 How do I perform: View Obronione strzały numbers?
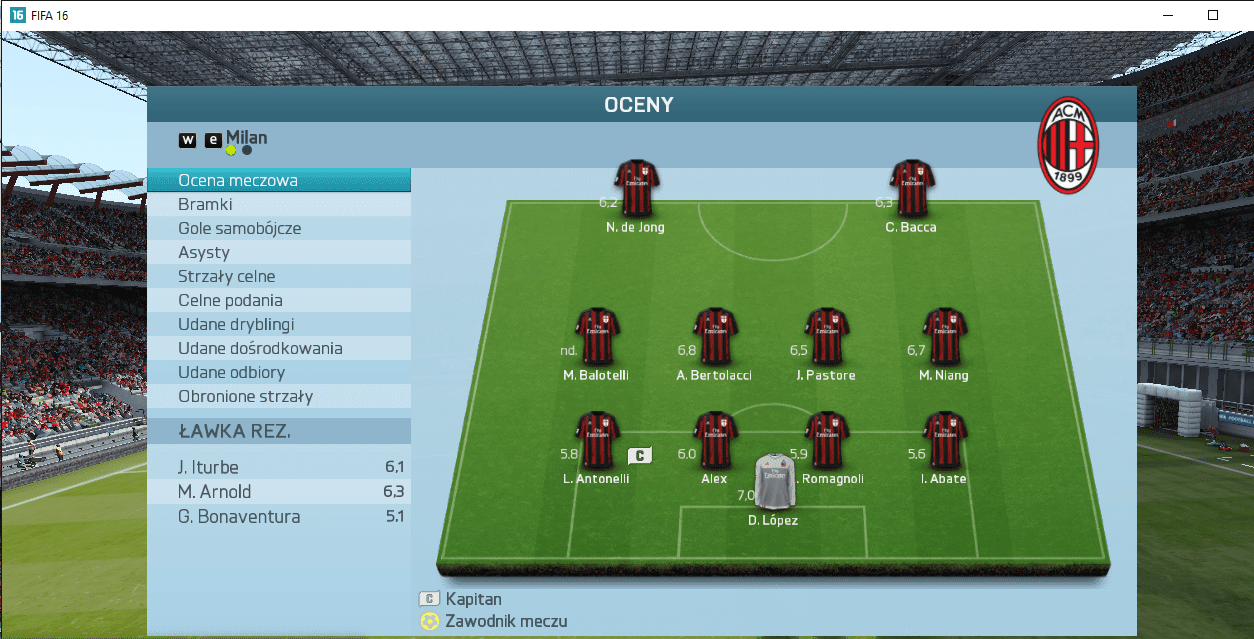coord(278,397)
